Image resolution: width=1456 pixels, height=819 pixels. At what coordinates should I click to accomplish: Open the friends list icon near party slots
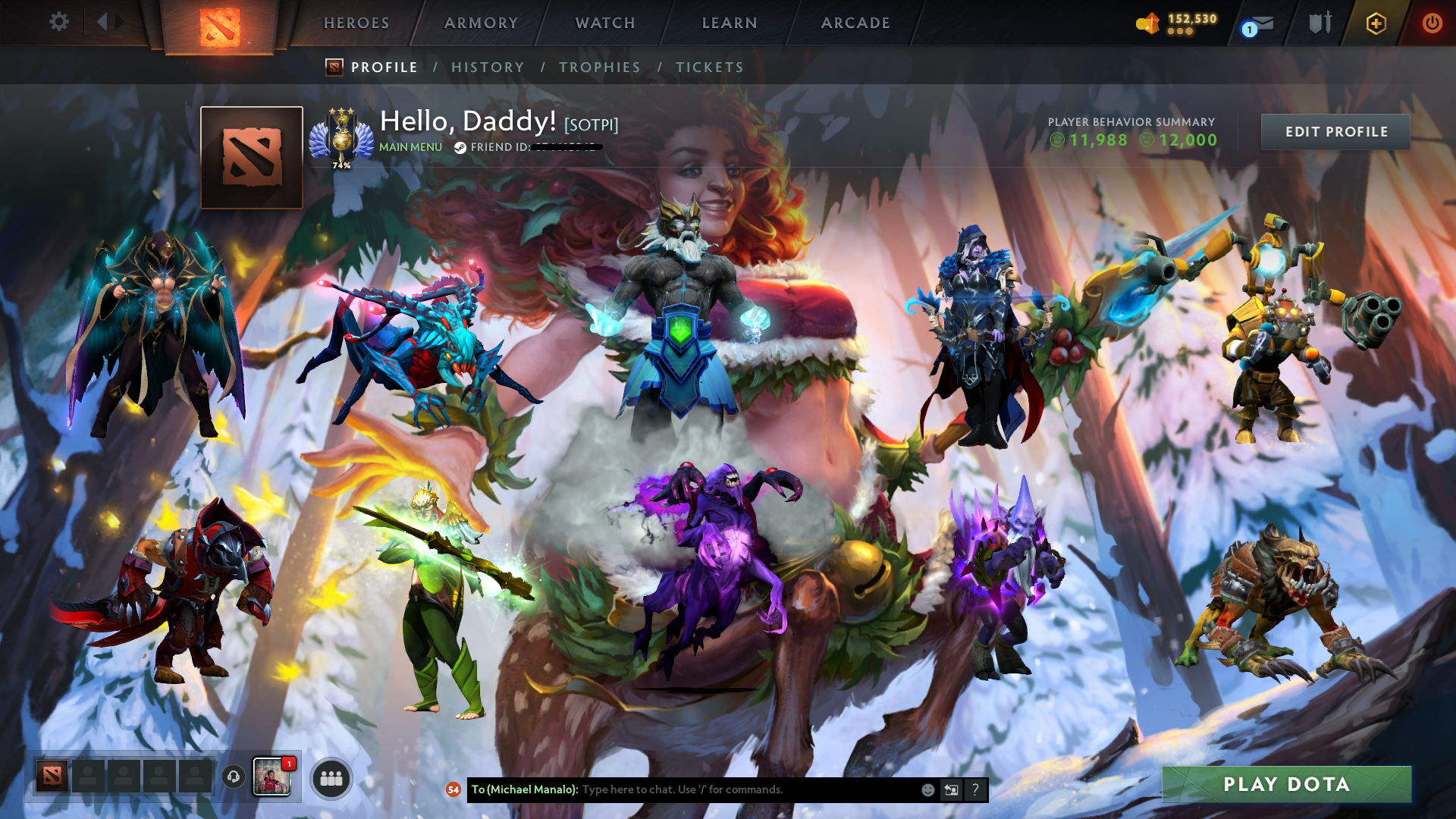331,778
